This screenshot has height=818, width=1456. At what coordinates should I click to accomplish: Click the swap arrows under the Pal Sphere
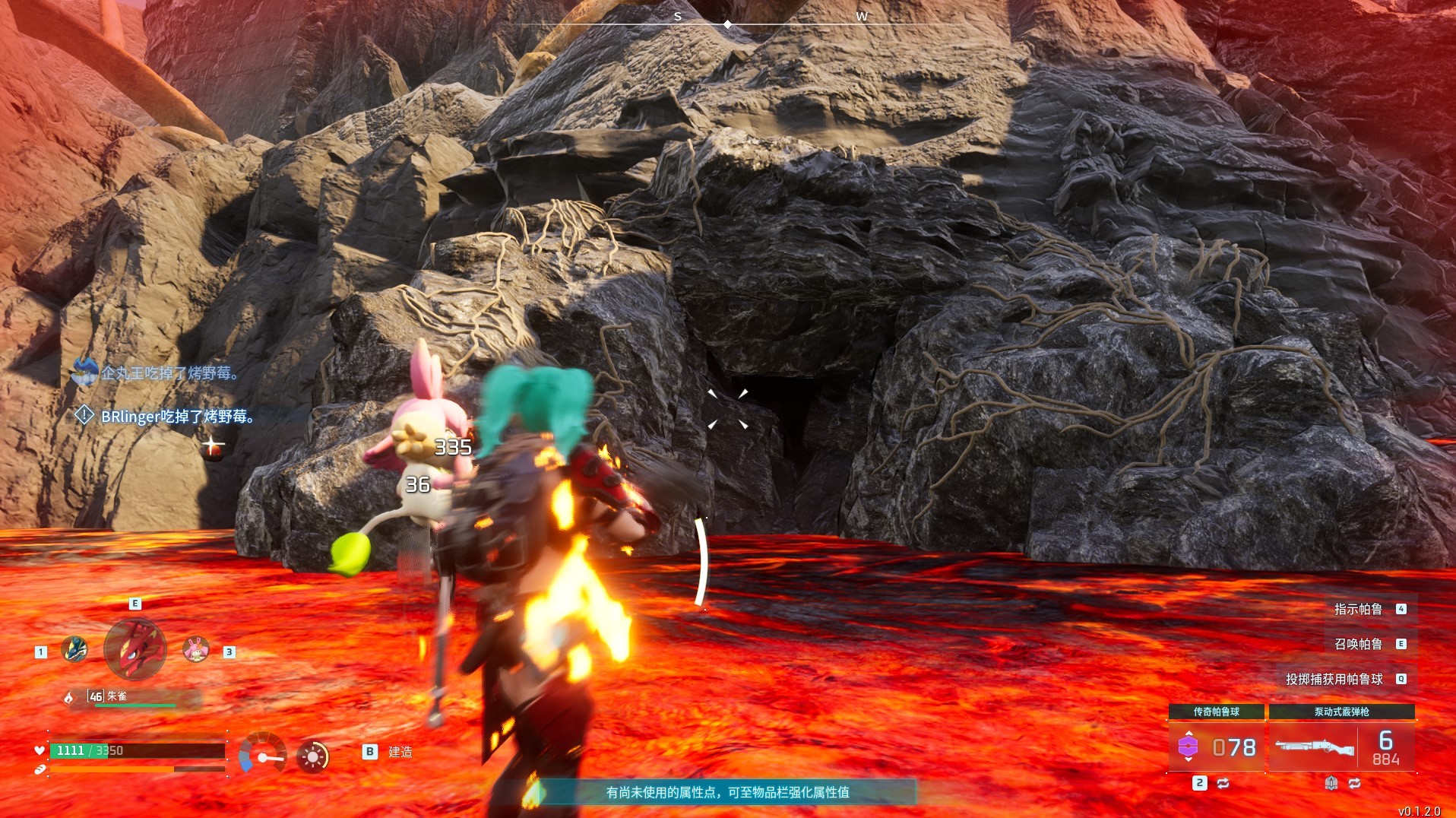[1223, 783]
